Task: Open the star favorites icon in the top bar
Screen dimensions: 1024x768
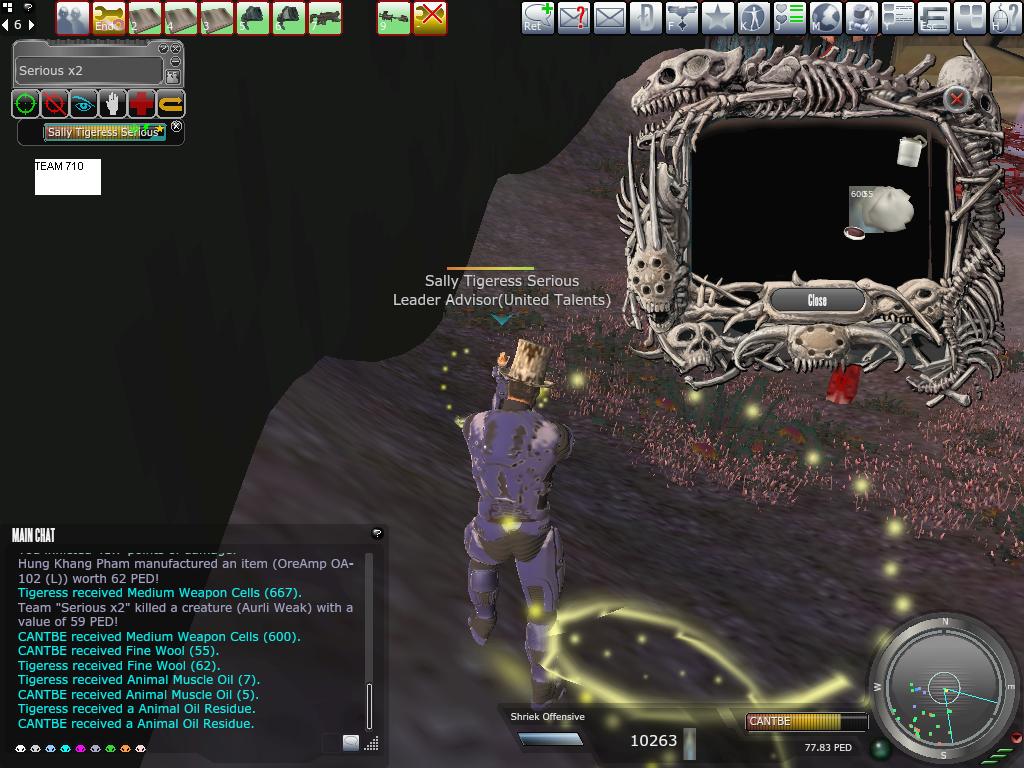Action: (717, 17)
